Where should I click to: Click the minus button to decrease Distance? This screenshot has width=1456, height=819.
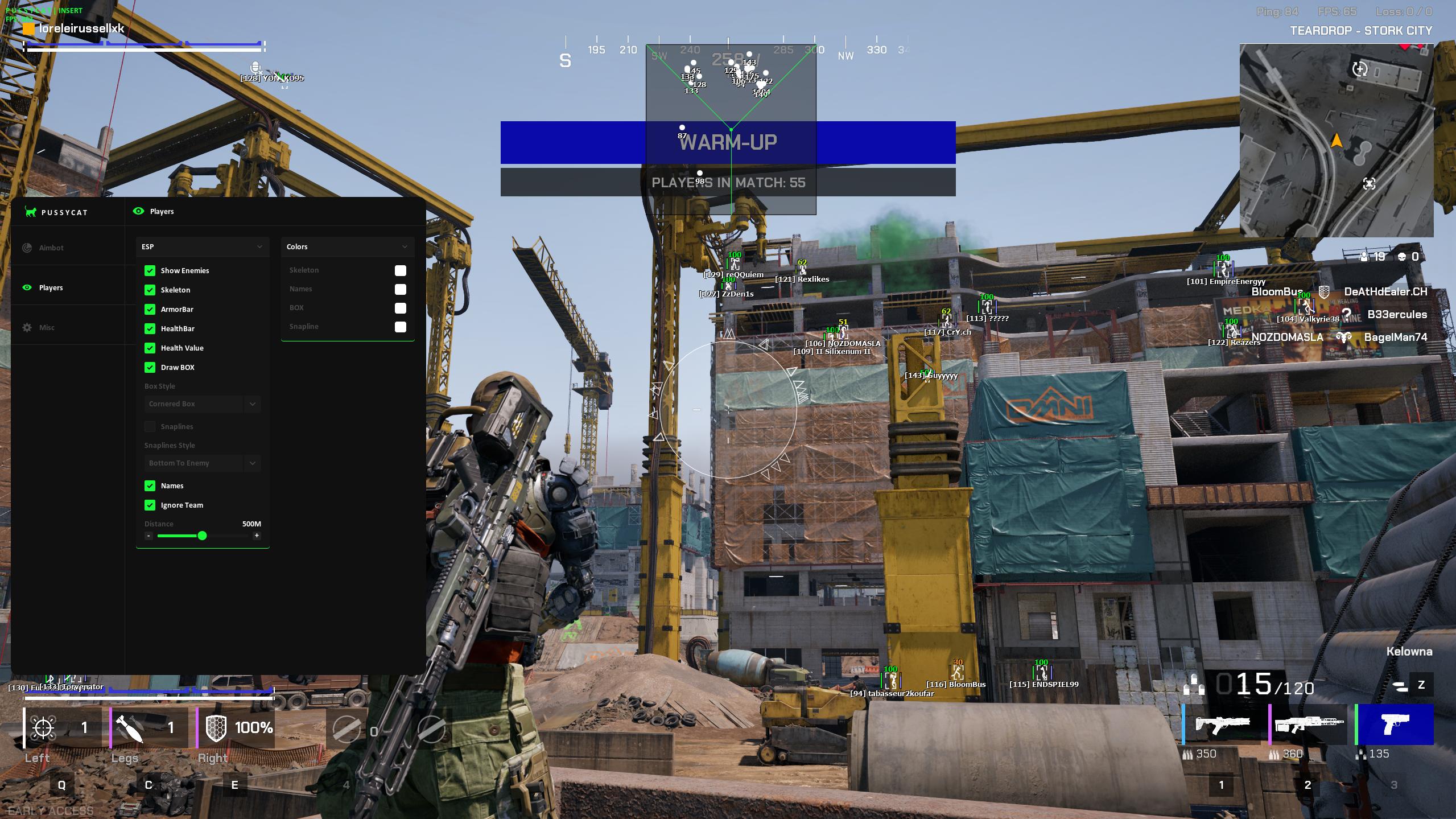coord(148,536)
